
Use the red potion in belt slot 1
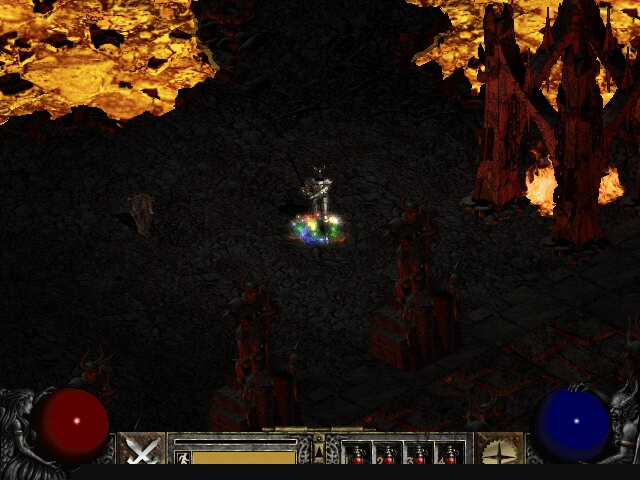coord(357,455)
